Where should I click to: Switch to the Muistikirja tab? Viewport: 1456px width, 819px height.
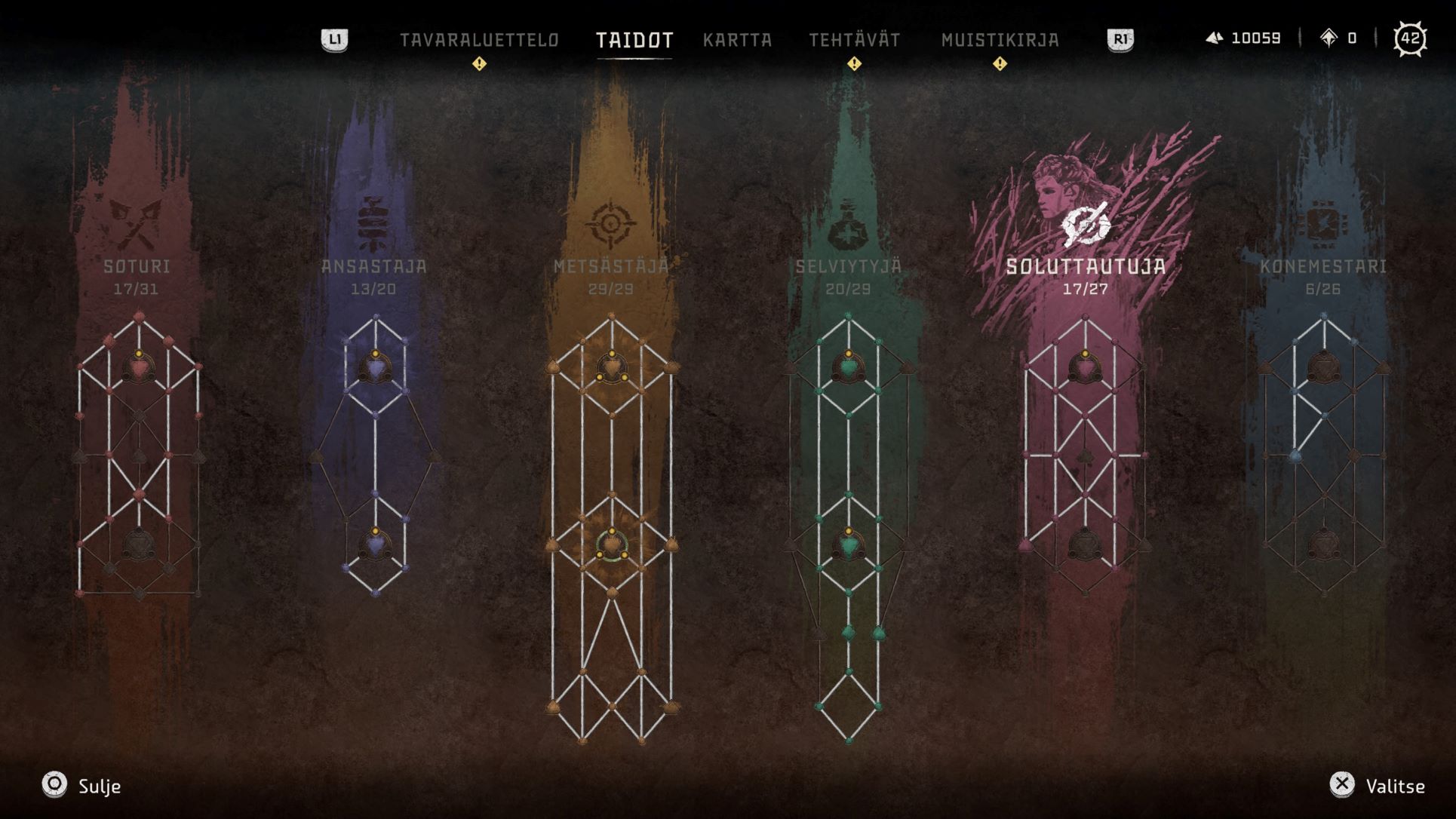(x=1000, y=40)
